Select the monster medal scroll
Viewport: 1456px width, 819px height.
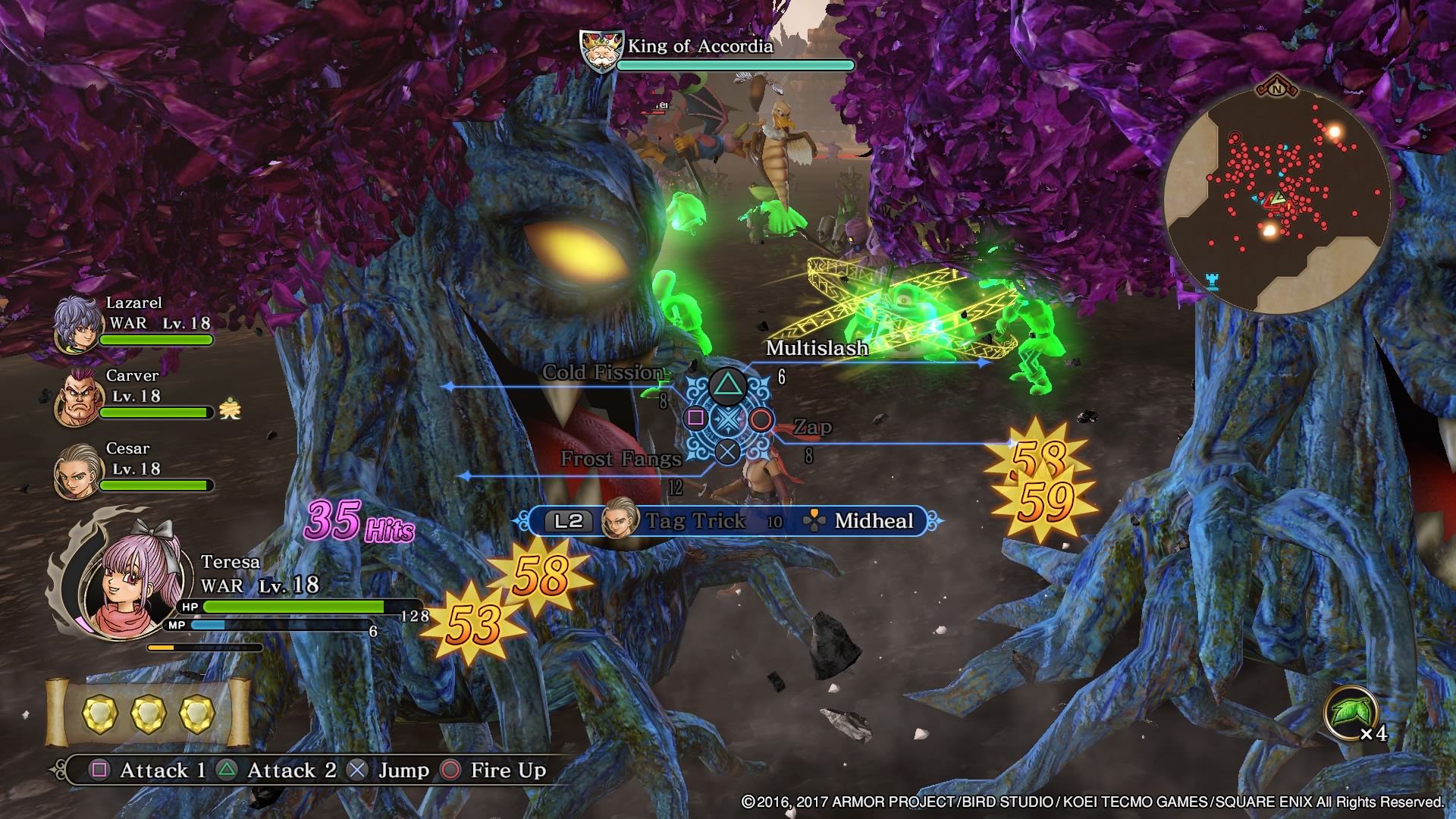click(148, 713)
